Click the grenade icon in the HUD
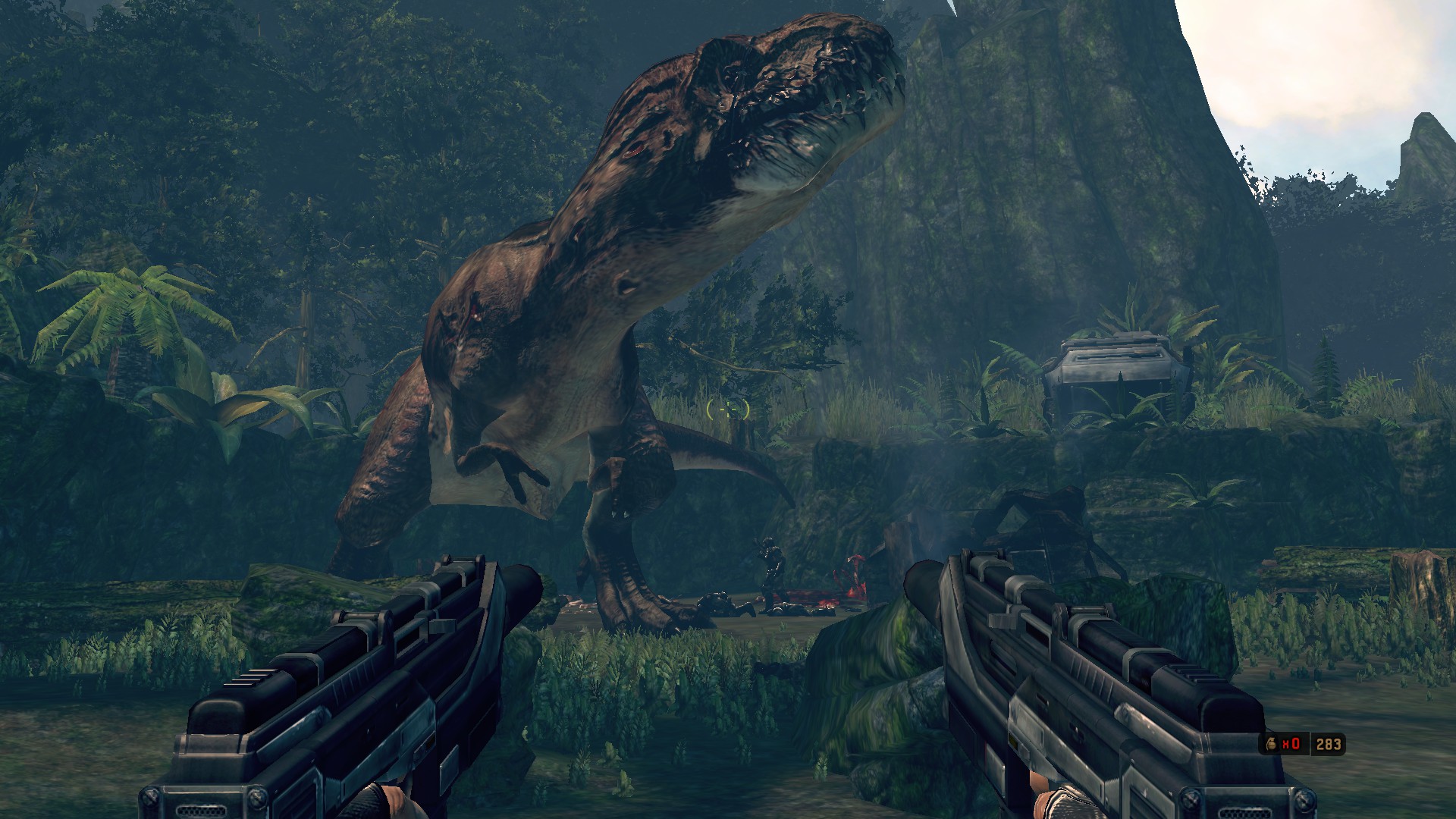1456x819 pixels. tap(1271, 744)
